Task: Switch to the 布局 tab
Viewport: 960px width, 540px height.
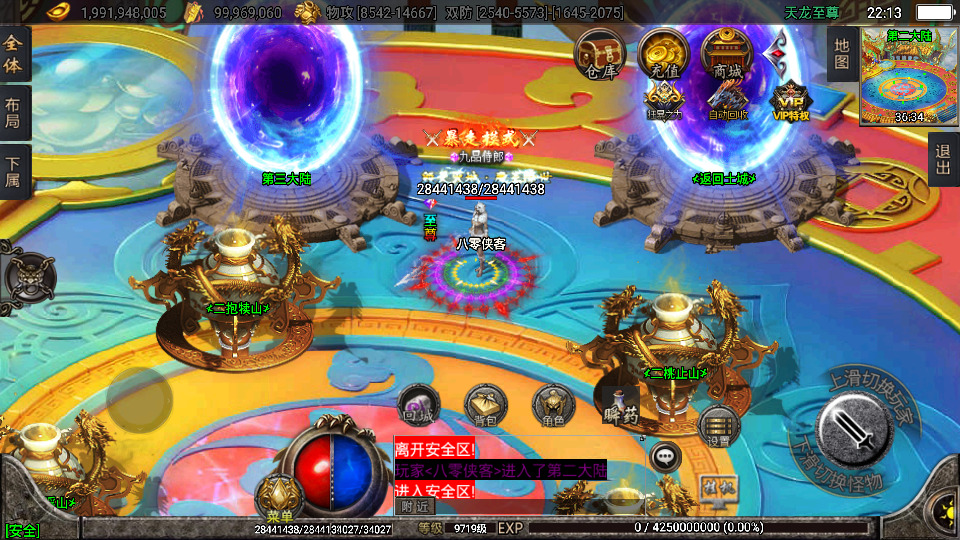Action: pos(14,113)
